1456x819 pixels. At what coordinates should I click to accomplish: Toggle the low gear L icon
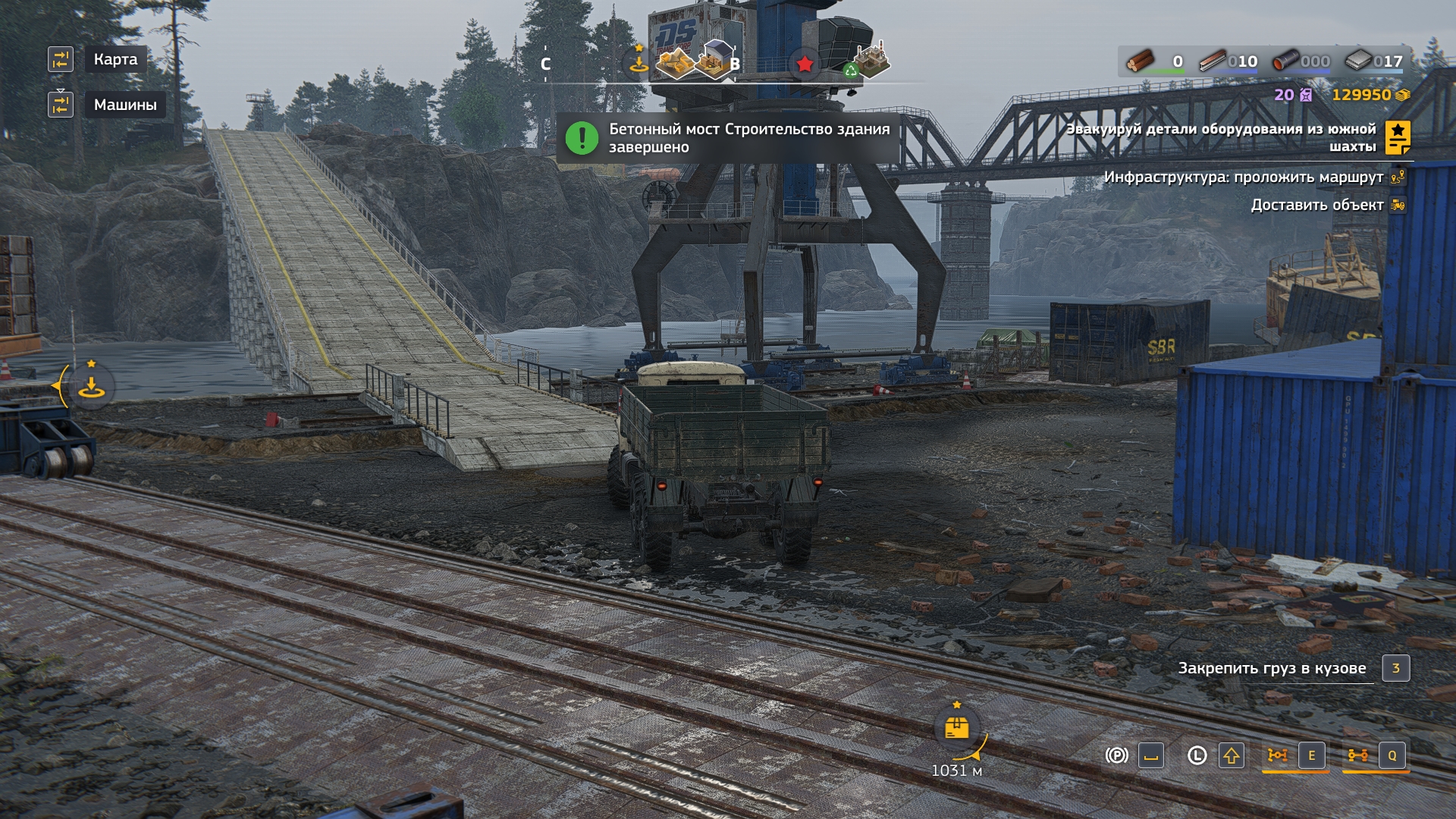point(1197,755)
